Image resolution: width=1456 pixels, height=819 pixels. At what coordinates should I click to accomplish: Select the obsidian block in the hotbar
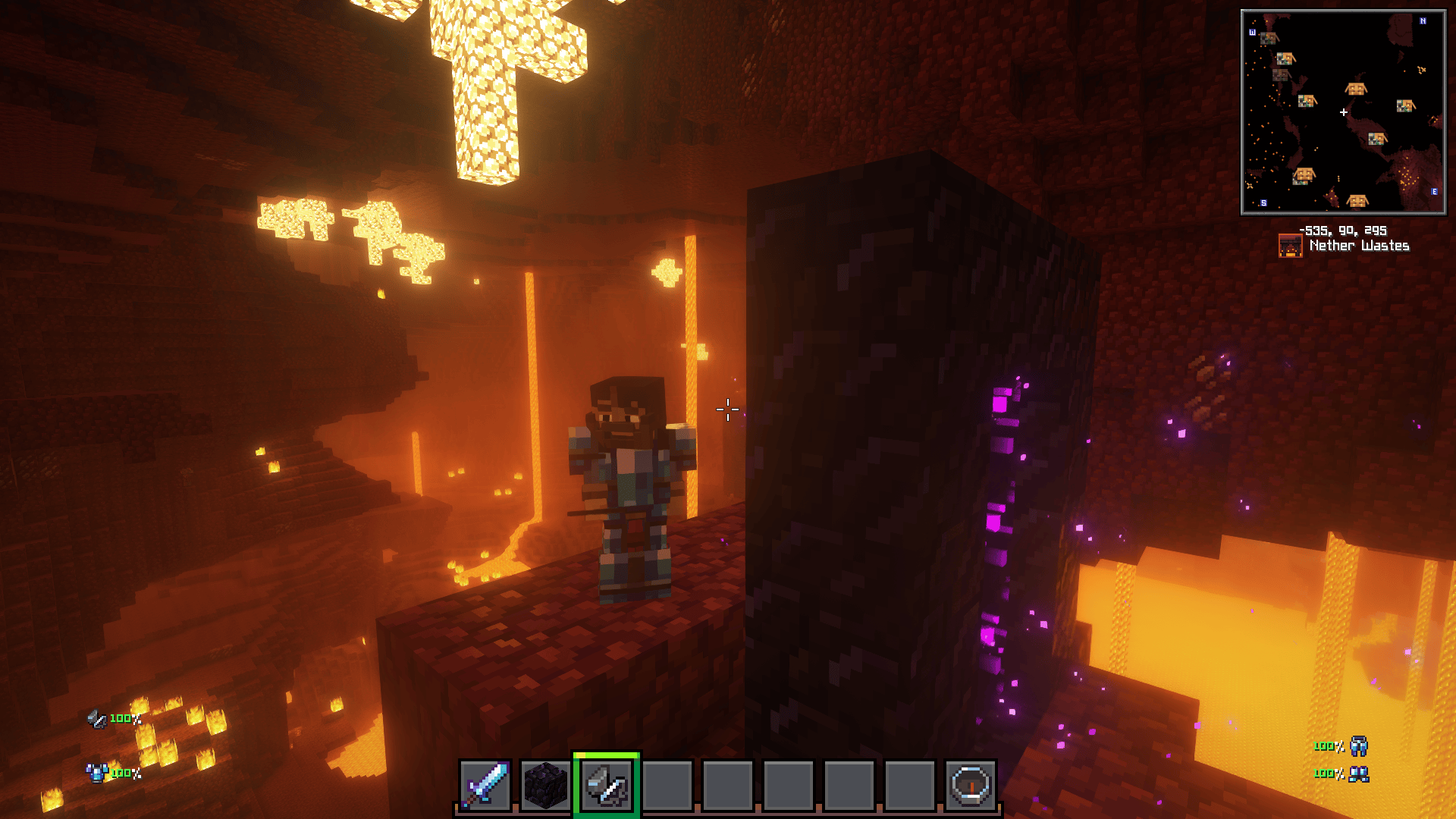coord(547,786)
